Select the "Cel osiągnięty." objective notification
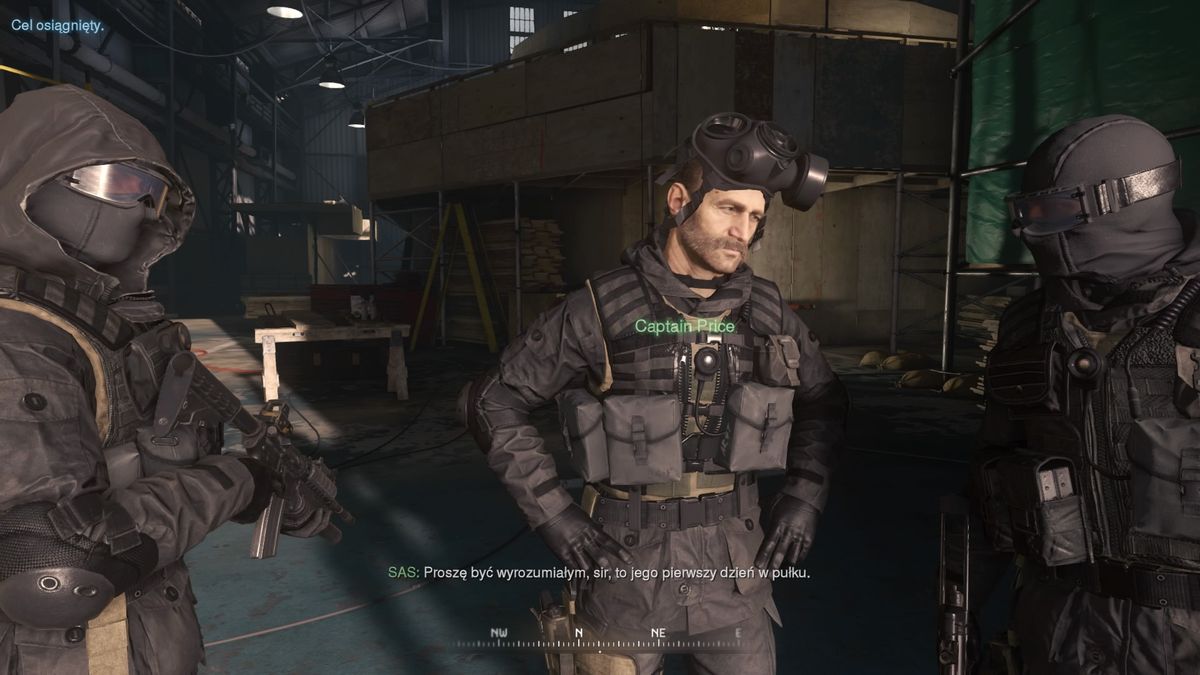 tap(58, 25)
